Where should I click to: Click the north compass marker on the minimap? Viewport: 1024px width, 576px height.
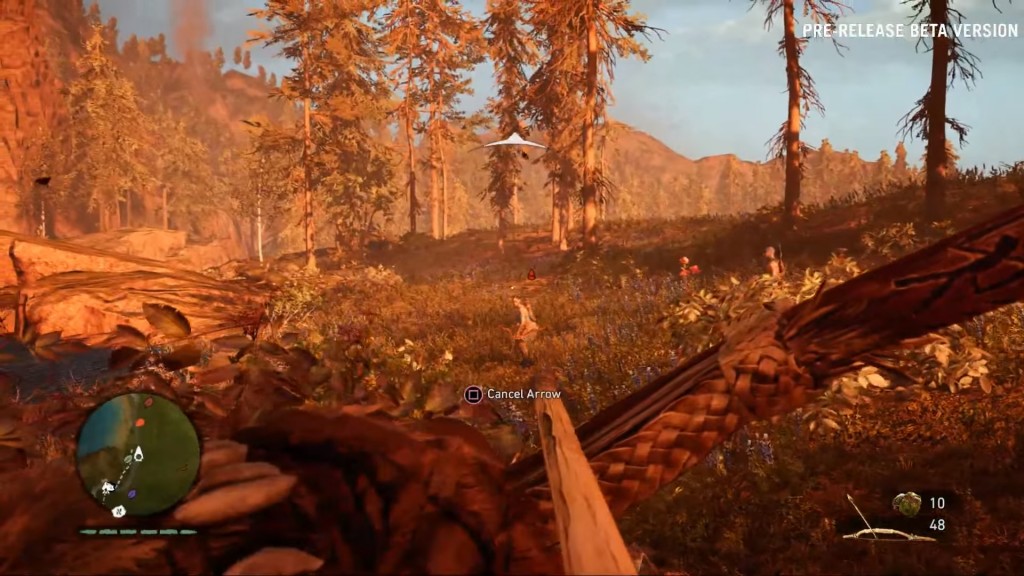119,511
